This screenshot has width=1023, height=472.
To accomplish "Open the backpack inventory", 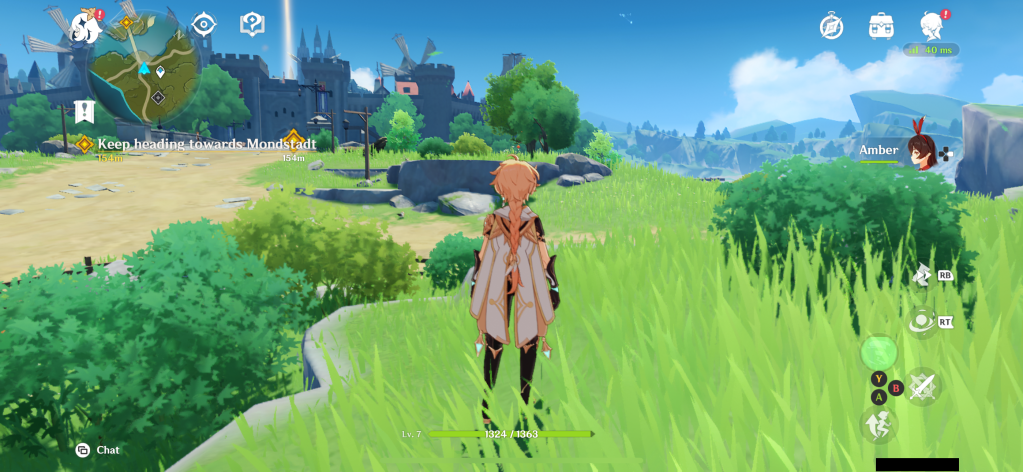I will coord(881,26).
